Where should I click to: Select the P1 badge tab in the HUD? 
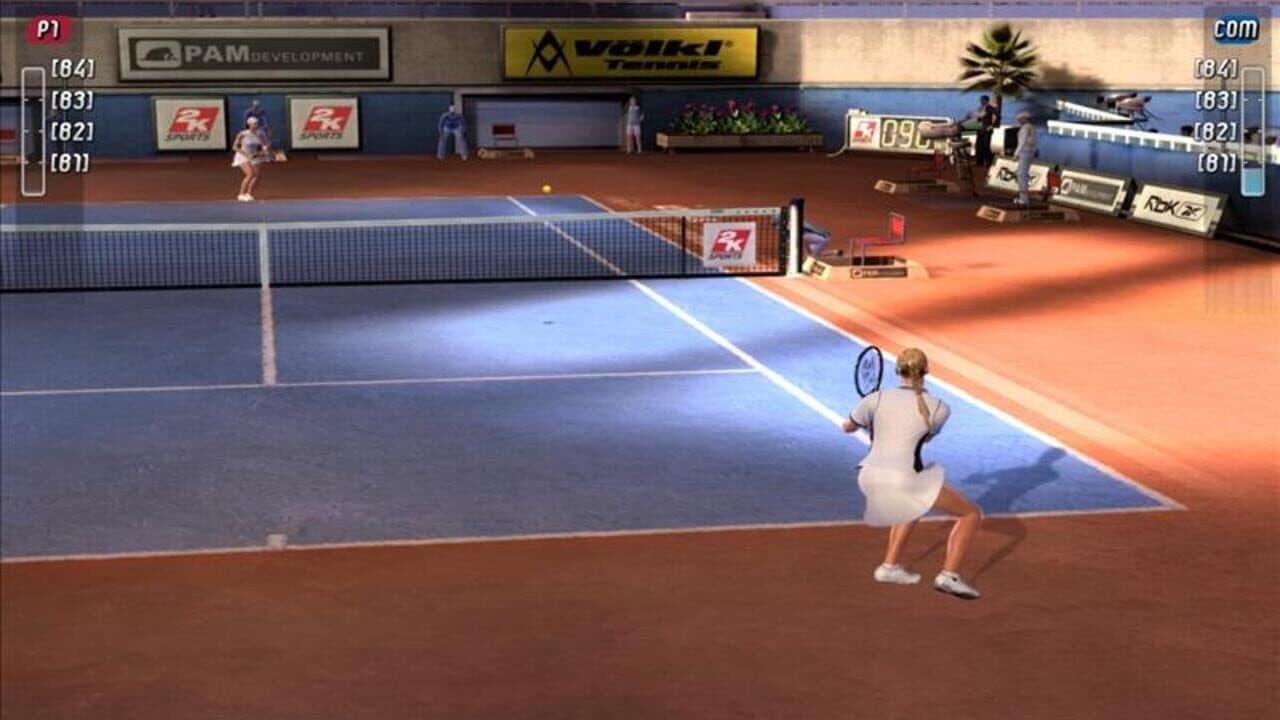pyautogui.click(x=46, y=28)
